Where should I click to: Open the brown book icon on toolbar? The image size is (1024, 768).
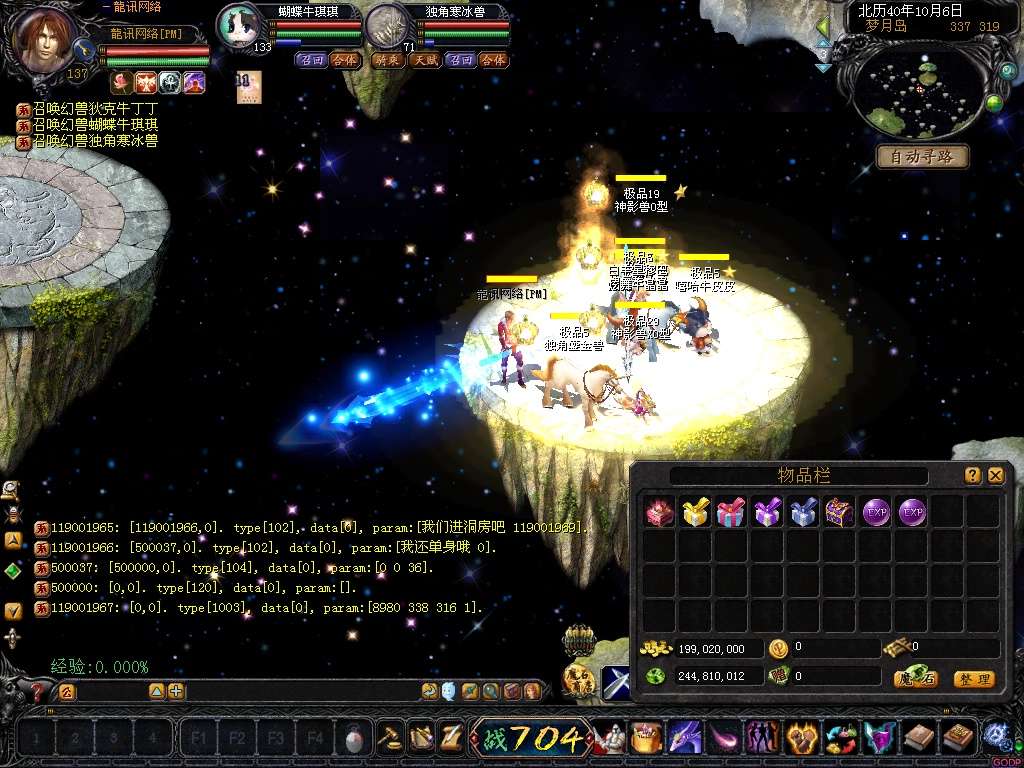pyautogui.click(x=920, y=739)
